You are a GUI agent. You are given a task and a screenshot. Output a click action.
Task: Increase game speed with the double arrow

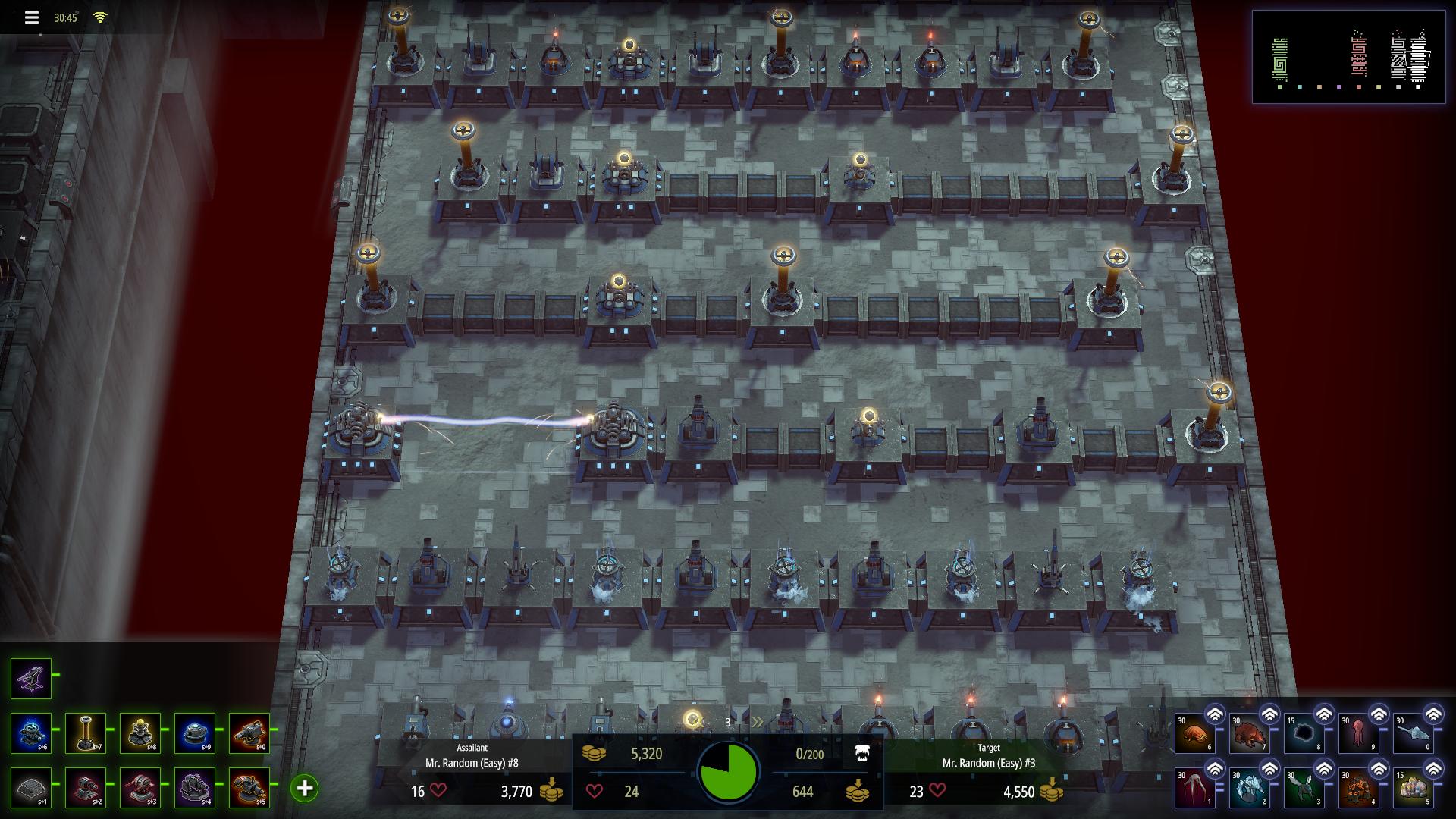pos(757,722)
